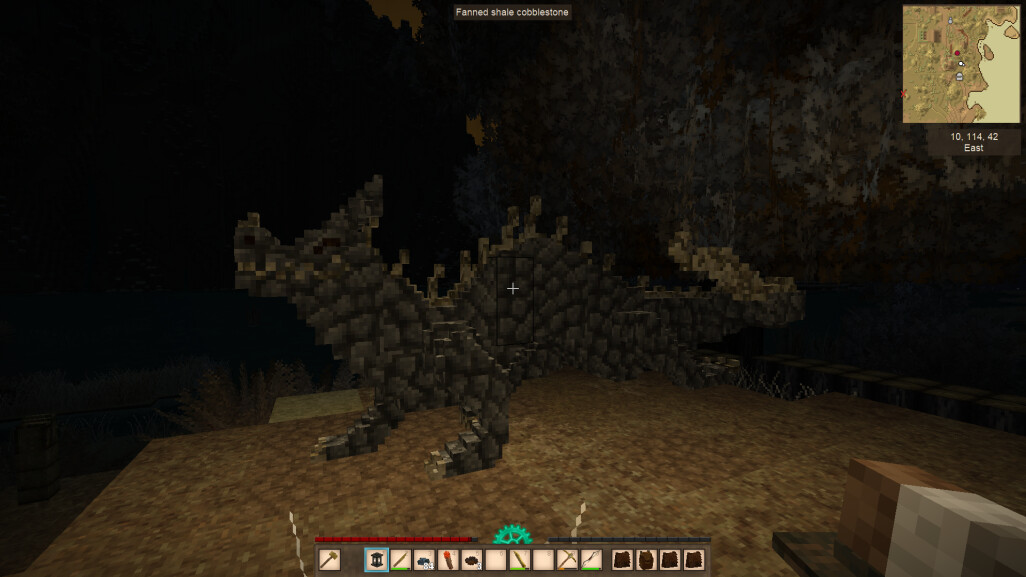Select the wooden mallet offhand slot

pyautogui.click(x=329, y=560)
